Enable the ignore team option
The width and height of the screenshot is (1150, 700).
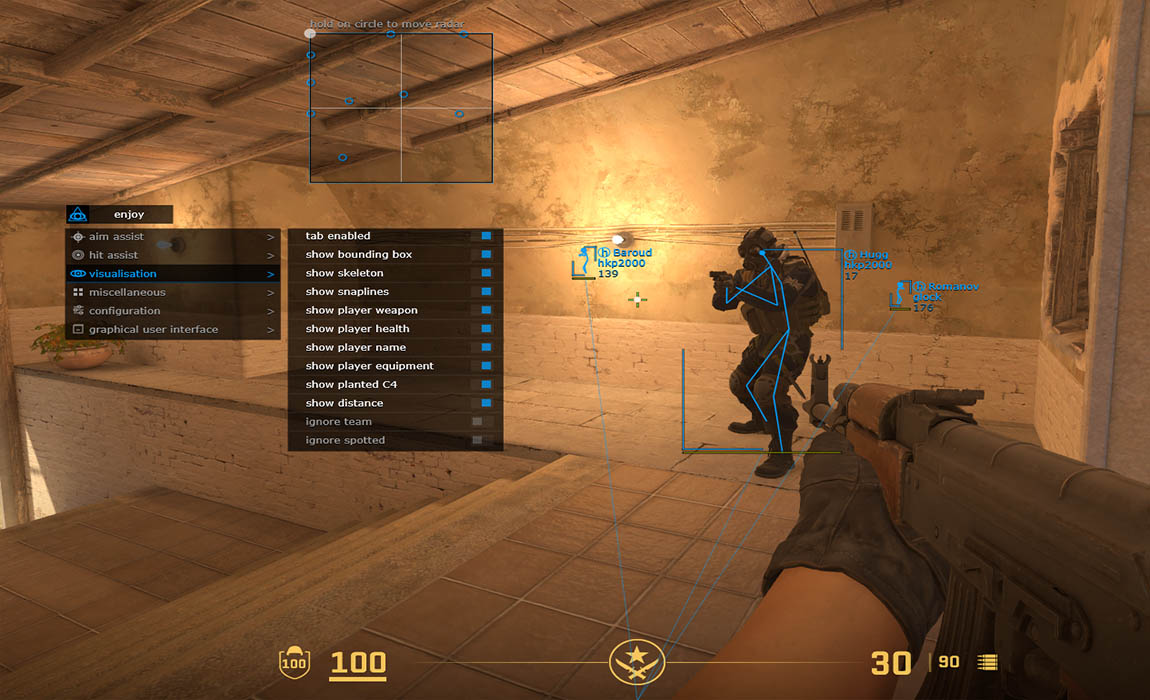click(x=478, y=422)
